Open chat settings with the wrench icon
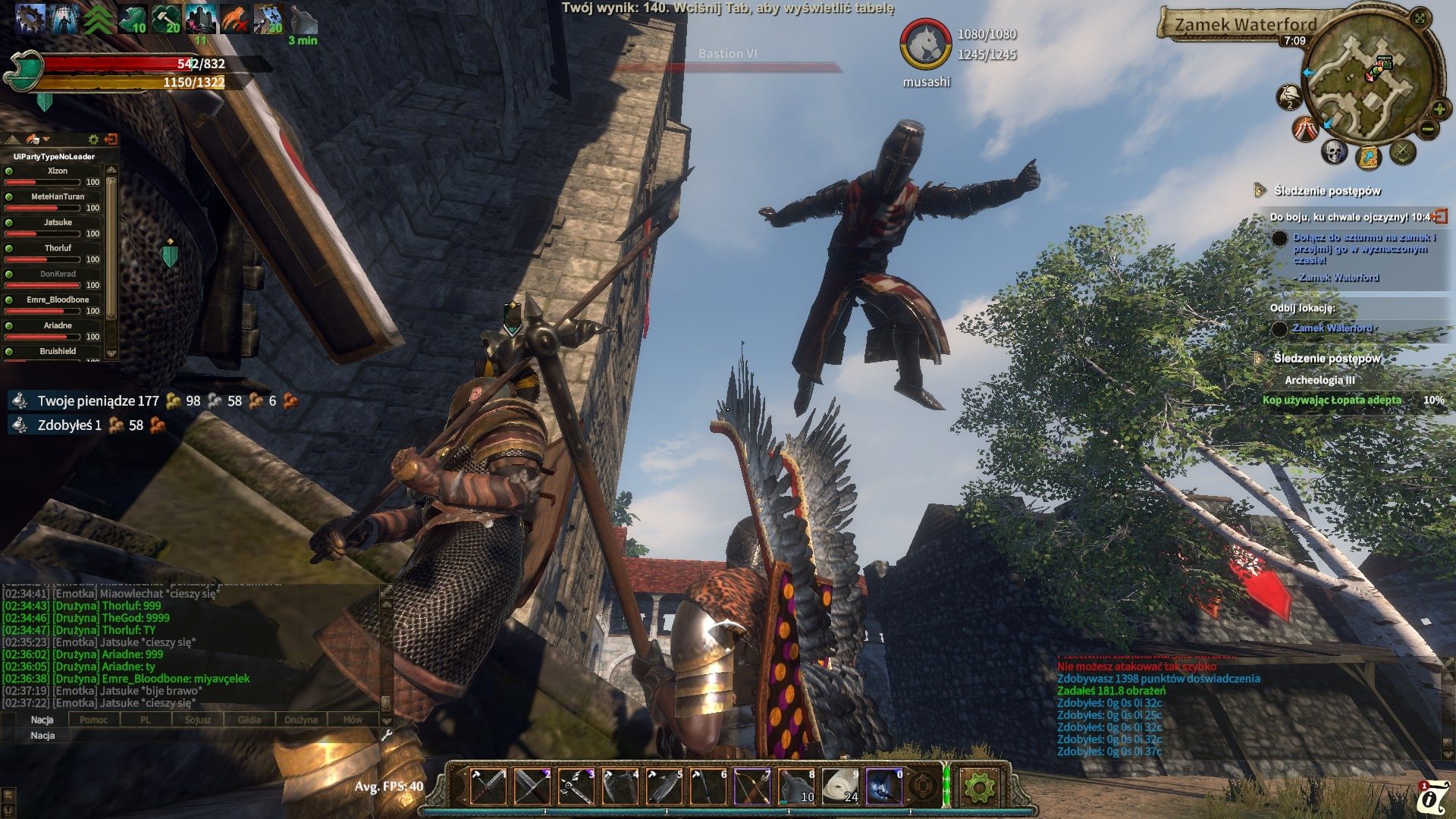 386,735
